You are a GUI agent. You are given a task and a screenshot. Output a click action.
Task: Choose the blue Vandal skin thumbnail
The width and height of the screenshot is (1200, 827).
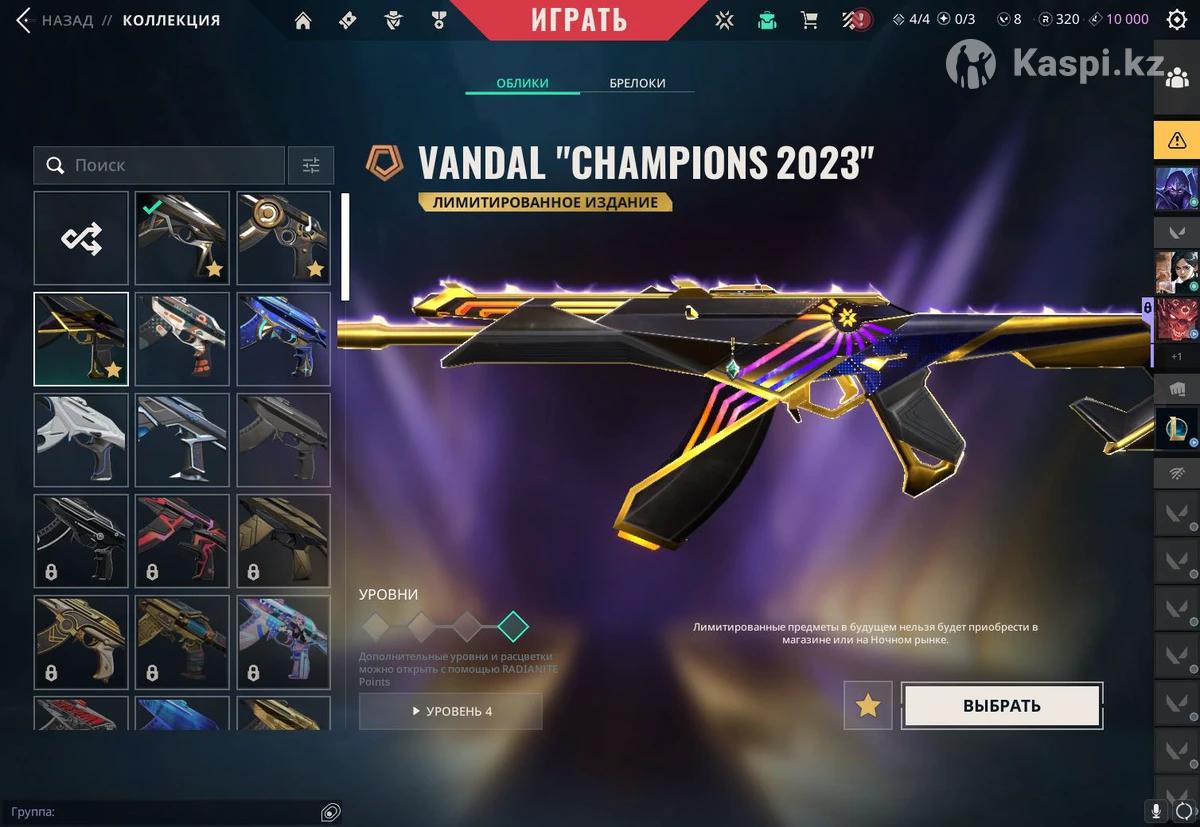coord(284,339)
